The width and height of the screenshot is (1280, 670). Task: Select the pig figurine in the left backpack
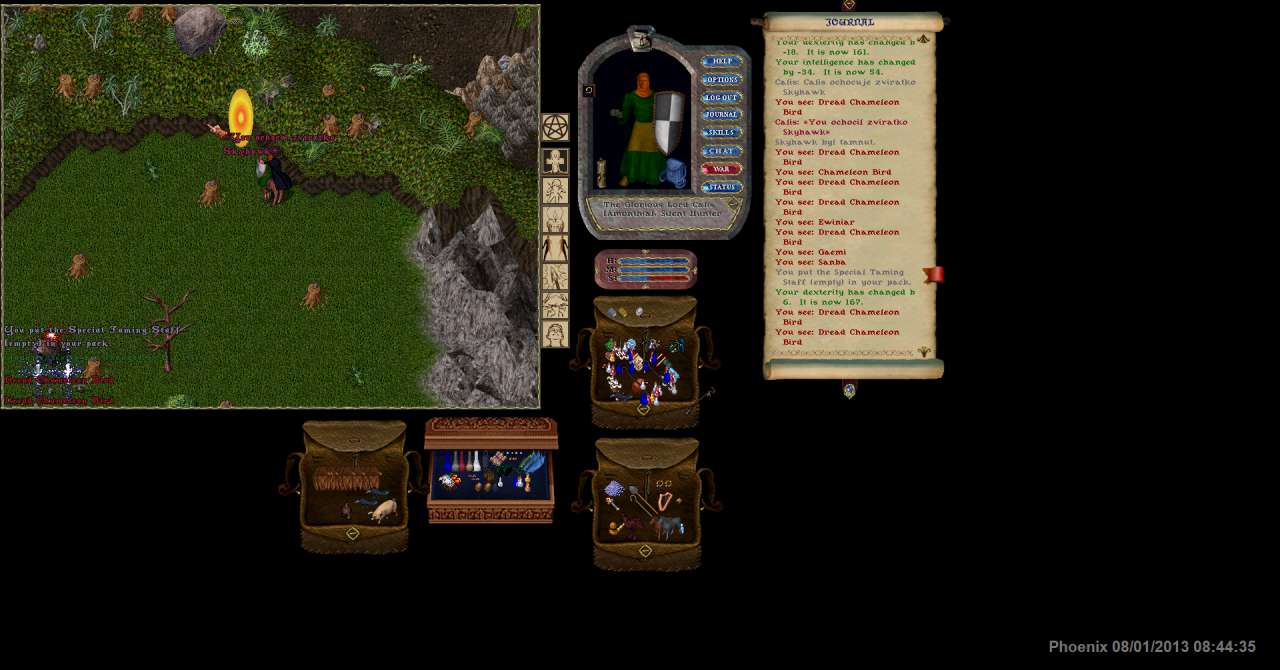click(x=383, y=511)
